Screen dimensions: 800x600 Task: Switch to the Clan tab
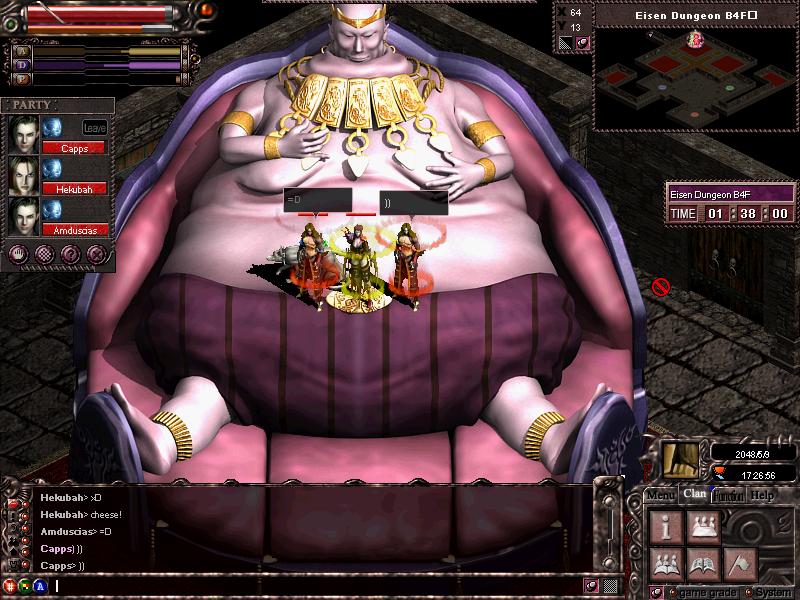pyautogui.click(x=693, y=493)
